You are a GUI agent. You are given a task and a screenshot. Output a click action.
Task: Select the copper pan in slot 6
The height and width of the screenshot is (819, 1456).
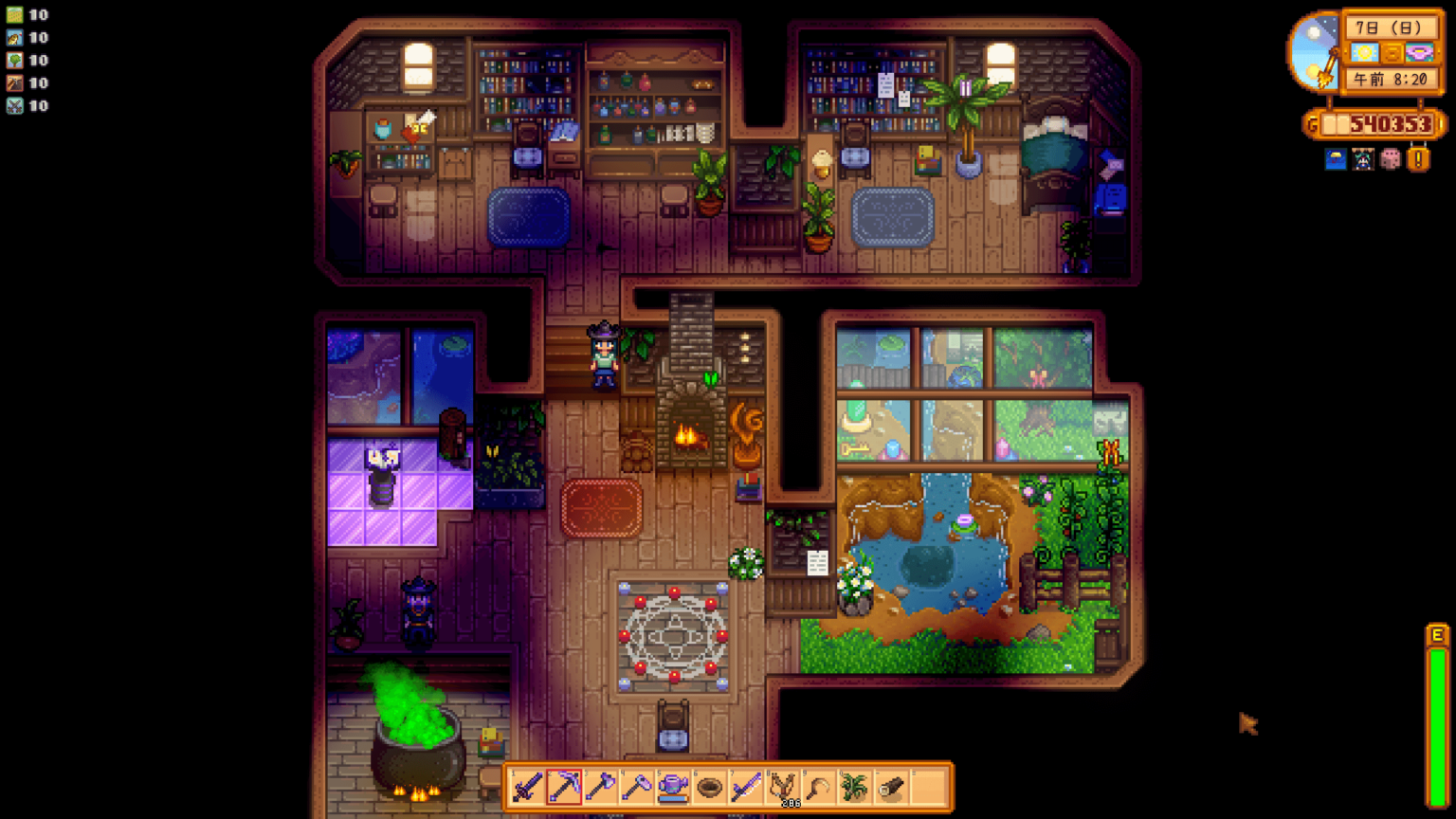708,786
